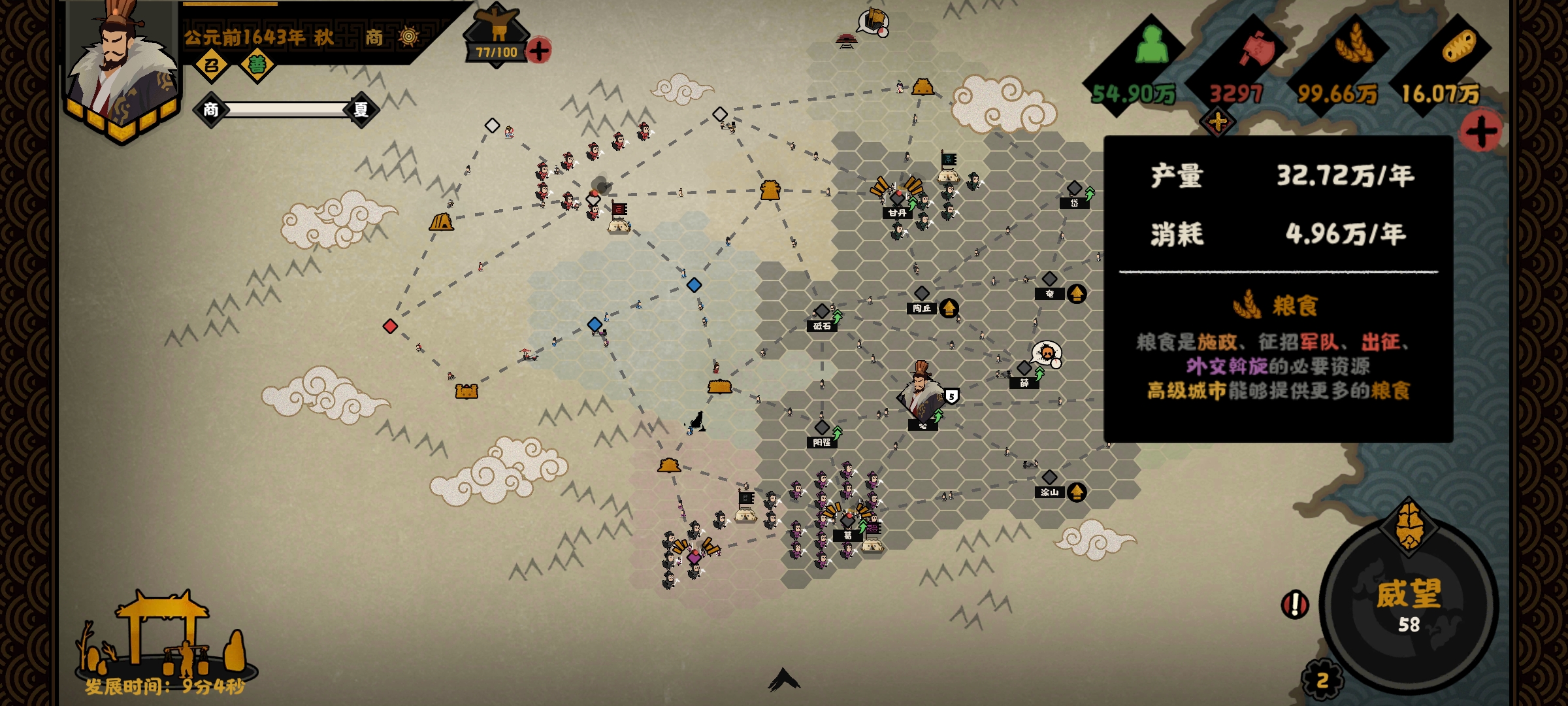Viewport: 1568px width, 706px height.
Task: Click the gear badge numbered 2
Action: click(x=1322, y=681)
